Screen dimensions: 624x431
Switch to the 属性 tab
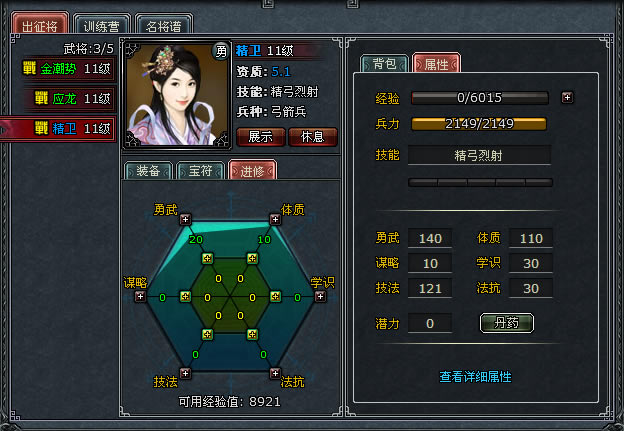pos(436,64)
